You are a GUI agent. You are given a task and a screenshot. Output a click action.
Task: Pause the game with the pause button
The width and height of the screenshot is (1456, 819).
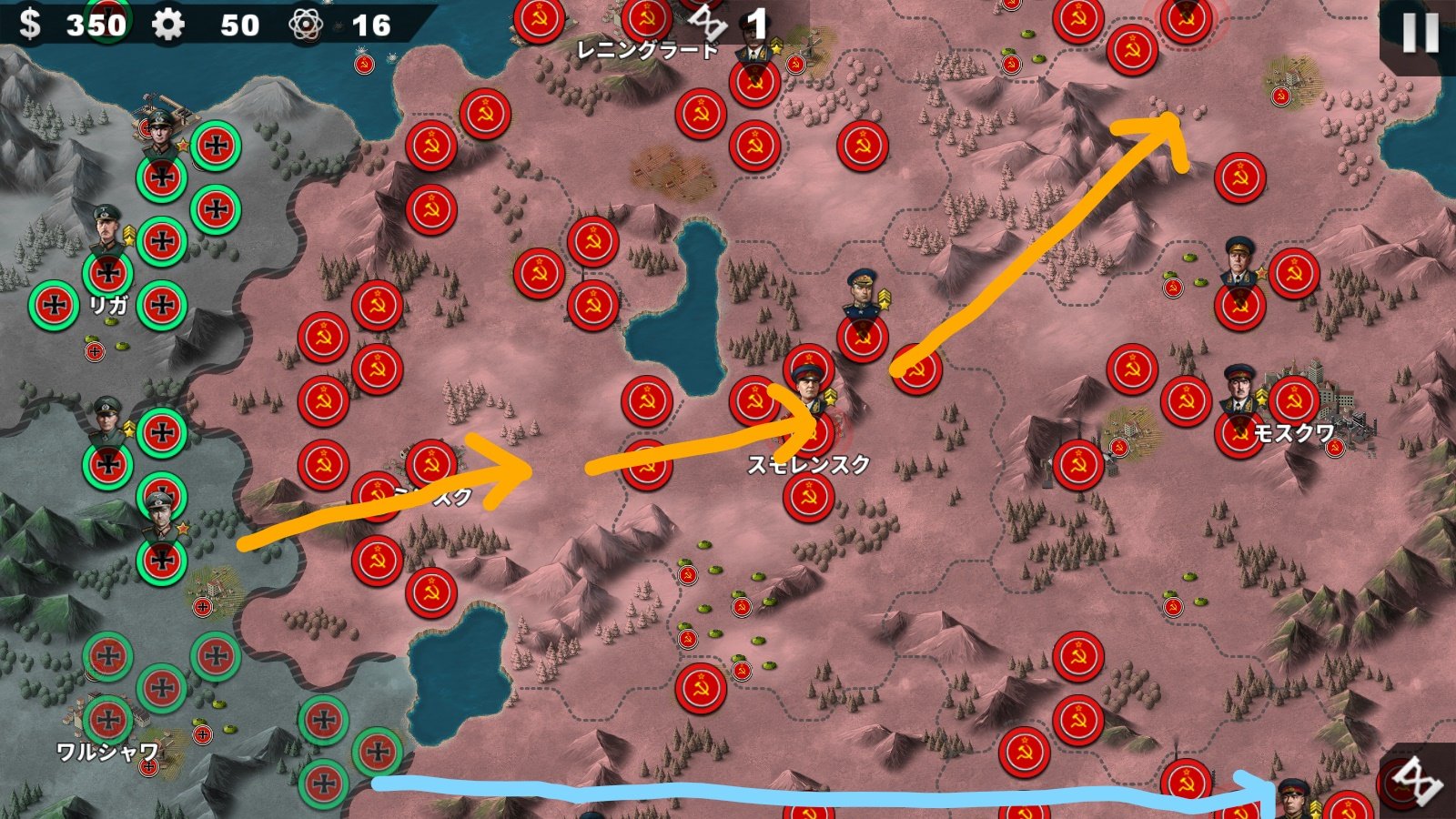[1420, 34]
